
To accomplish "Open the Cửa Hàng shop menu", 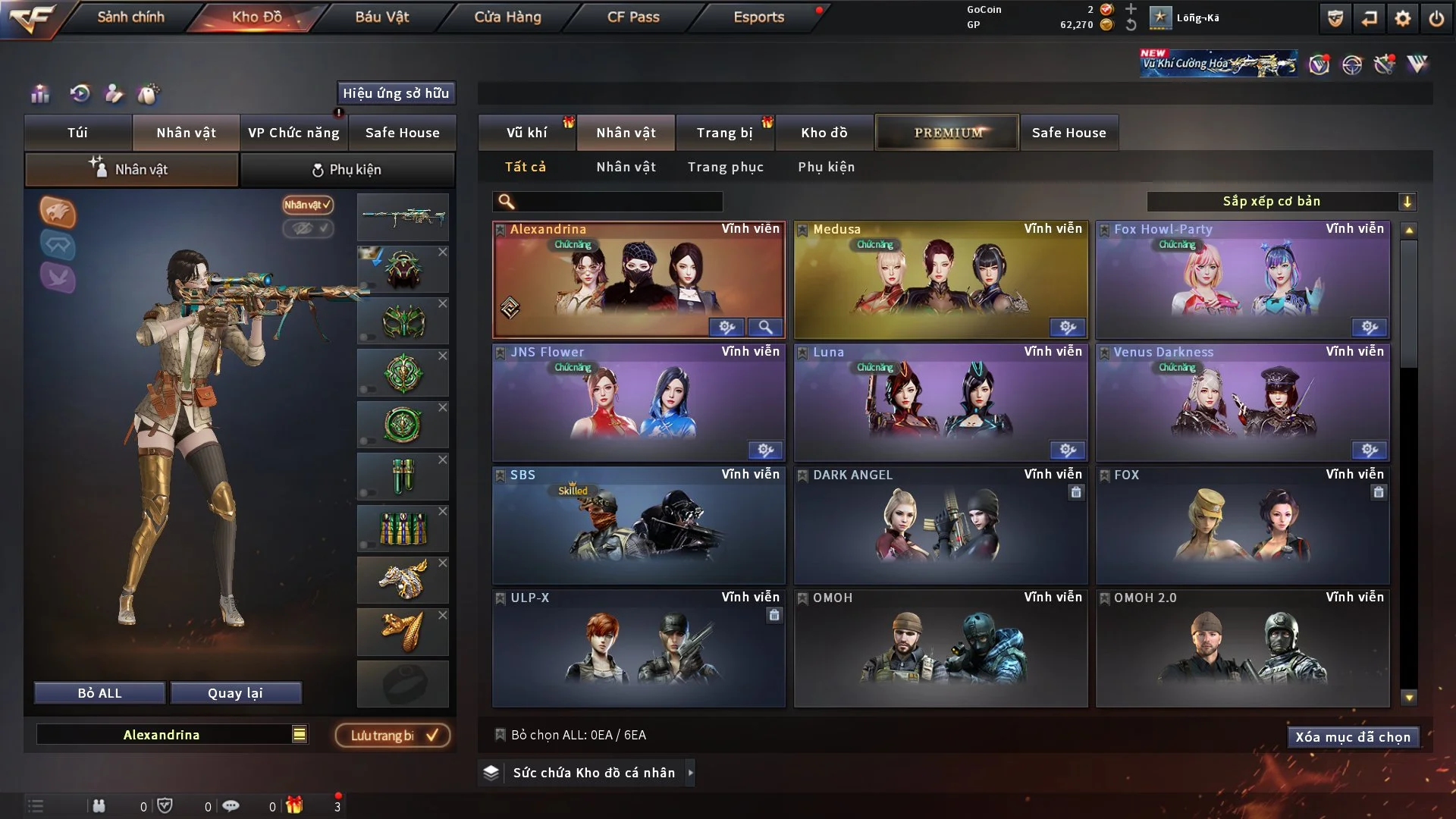I will [507, 17].
